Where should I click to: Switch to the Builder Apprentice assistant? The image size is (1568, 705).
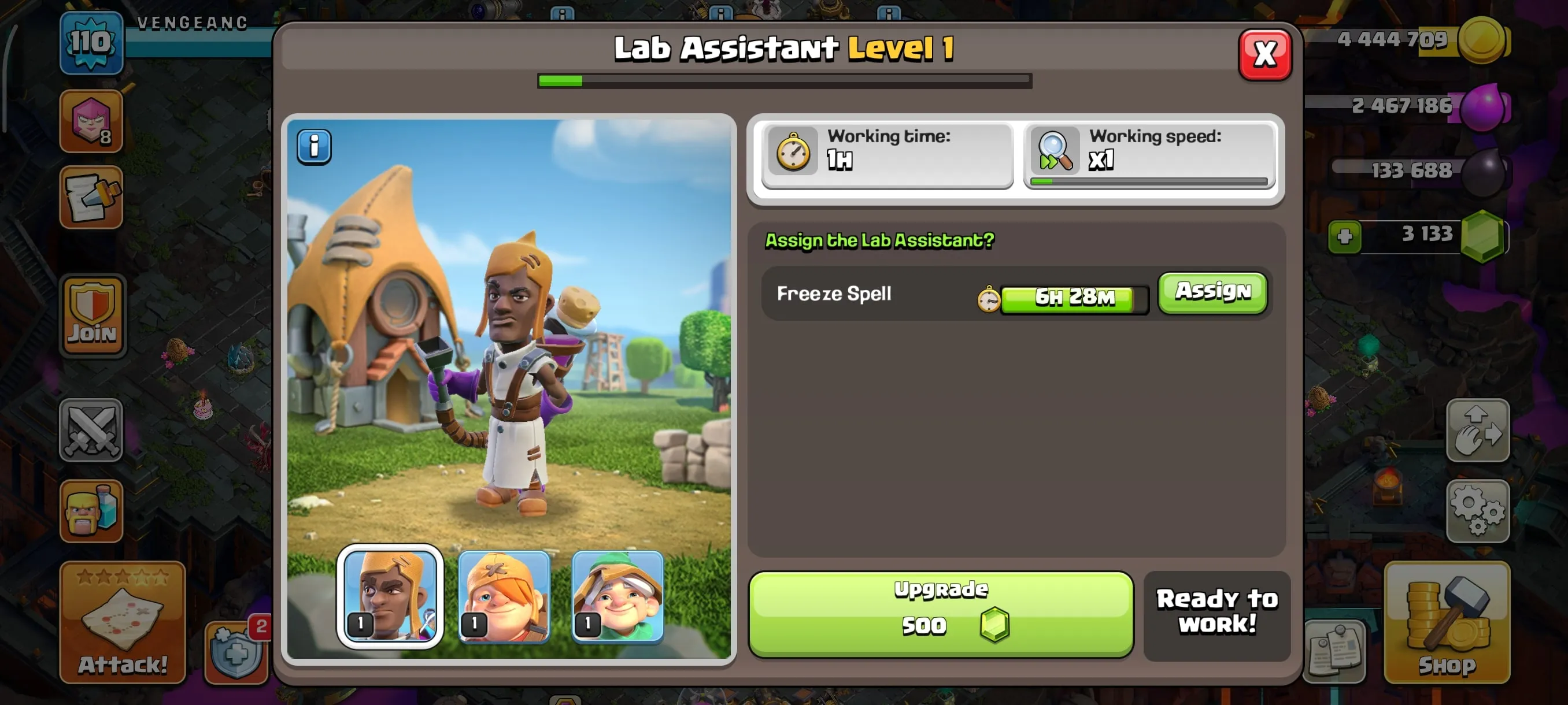(504, 598)
